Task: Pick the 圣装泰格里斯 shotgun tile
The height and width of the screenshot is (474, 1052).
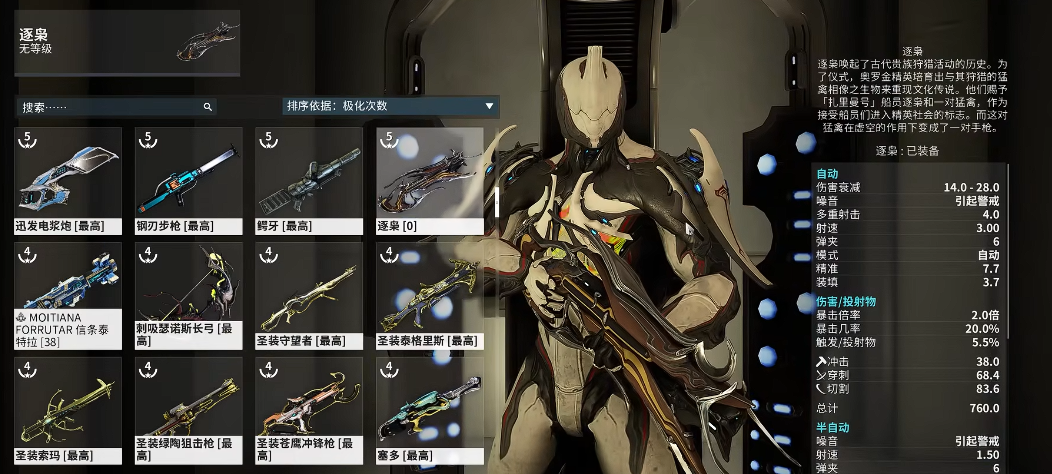Action: click(x=429, y=295)
